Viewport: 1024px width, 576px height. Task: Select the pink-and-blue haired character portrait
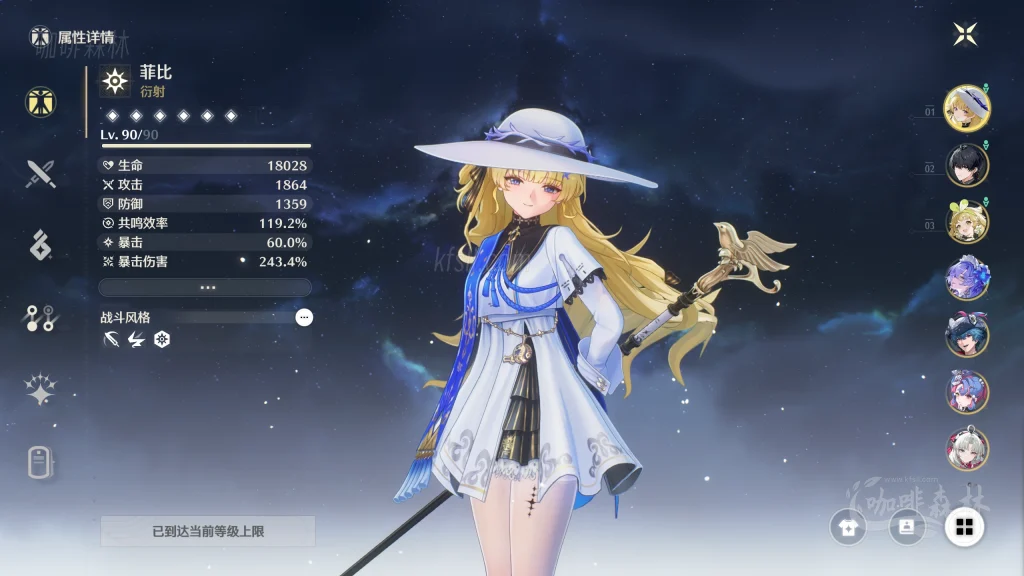[967, 392]
